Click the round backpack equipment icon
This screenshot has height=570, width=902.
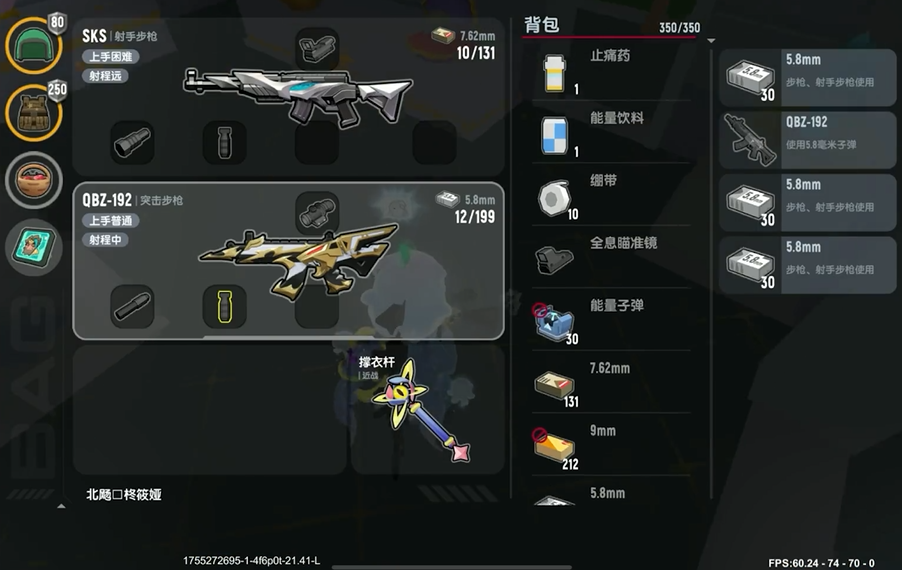coord(34,180)
